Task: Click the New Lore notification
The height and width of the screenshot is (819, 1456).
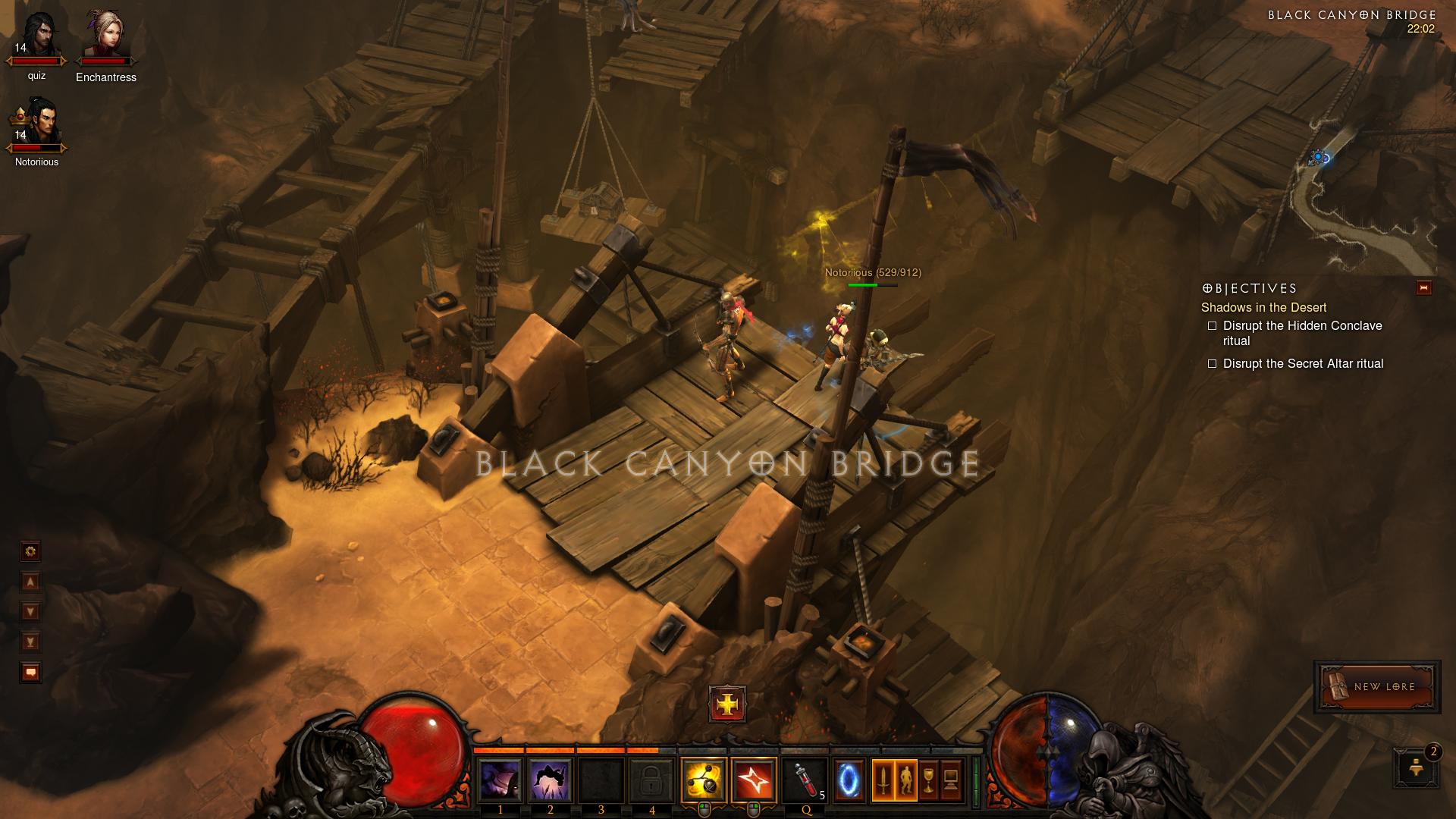Action: tap(1376, 686)
